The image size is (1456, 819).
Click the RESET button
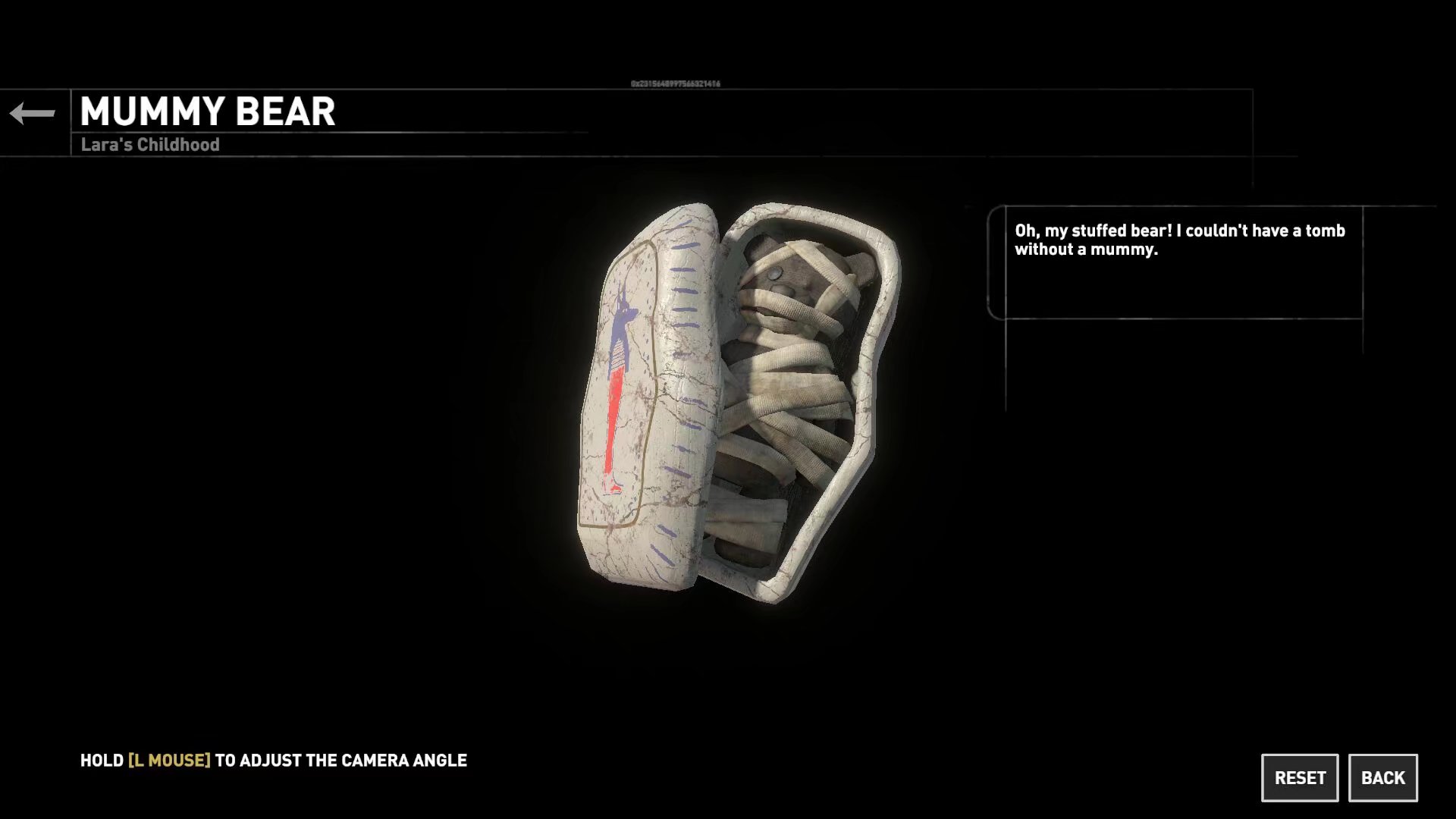click(x=1300, y=777)
